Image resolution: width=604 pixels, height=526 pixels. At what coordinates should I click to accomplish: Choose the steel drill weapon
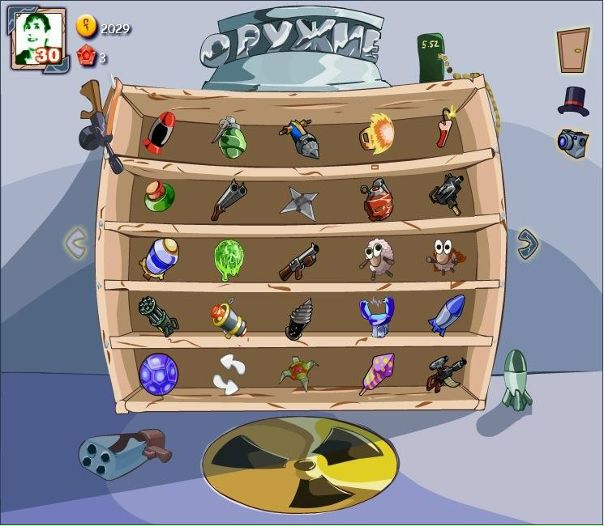tap(299, 318)
